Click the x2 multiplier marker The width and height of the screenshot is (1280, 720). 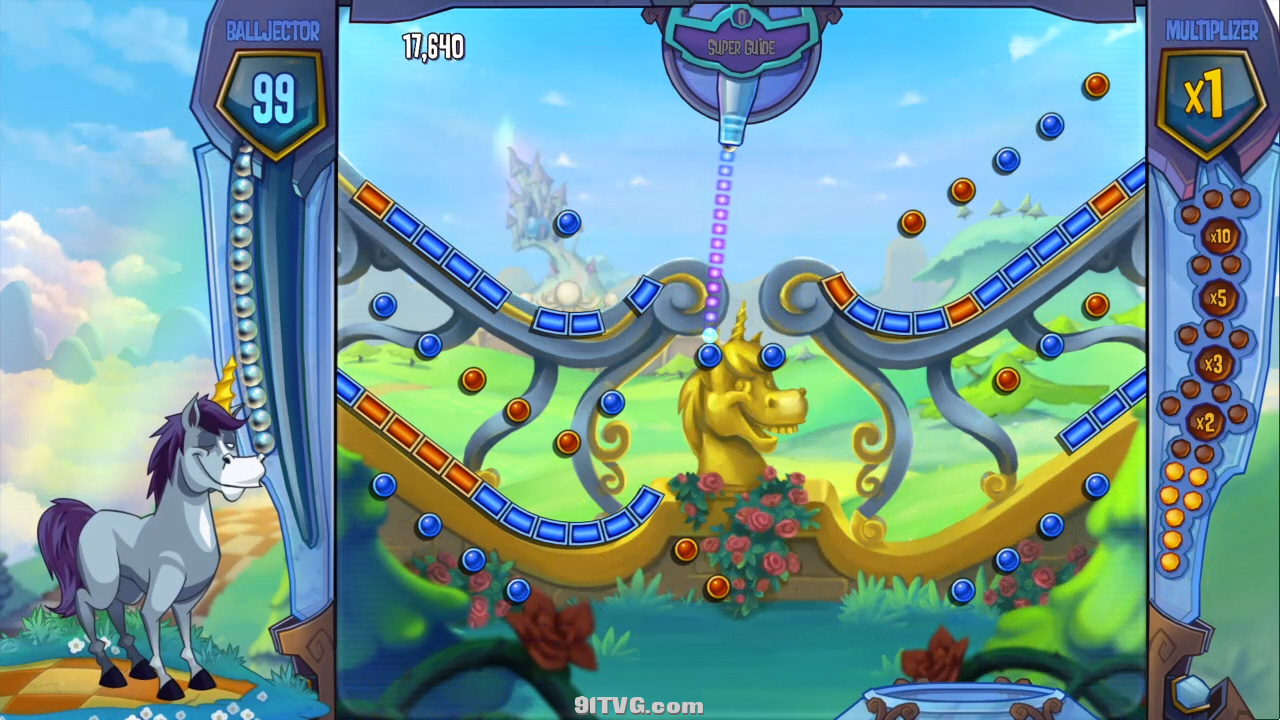[x=1205, y=423]
